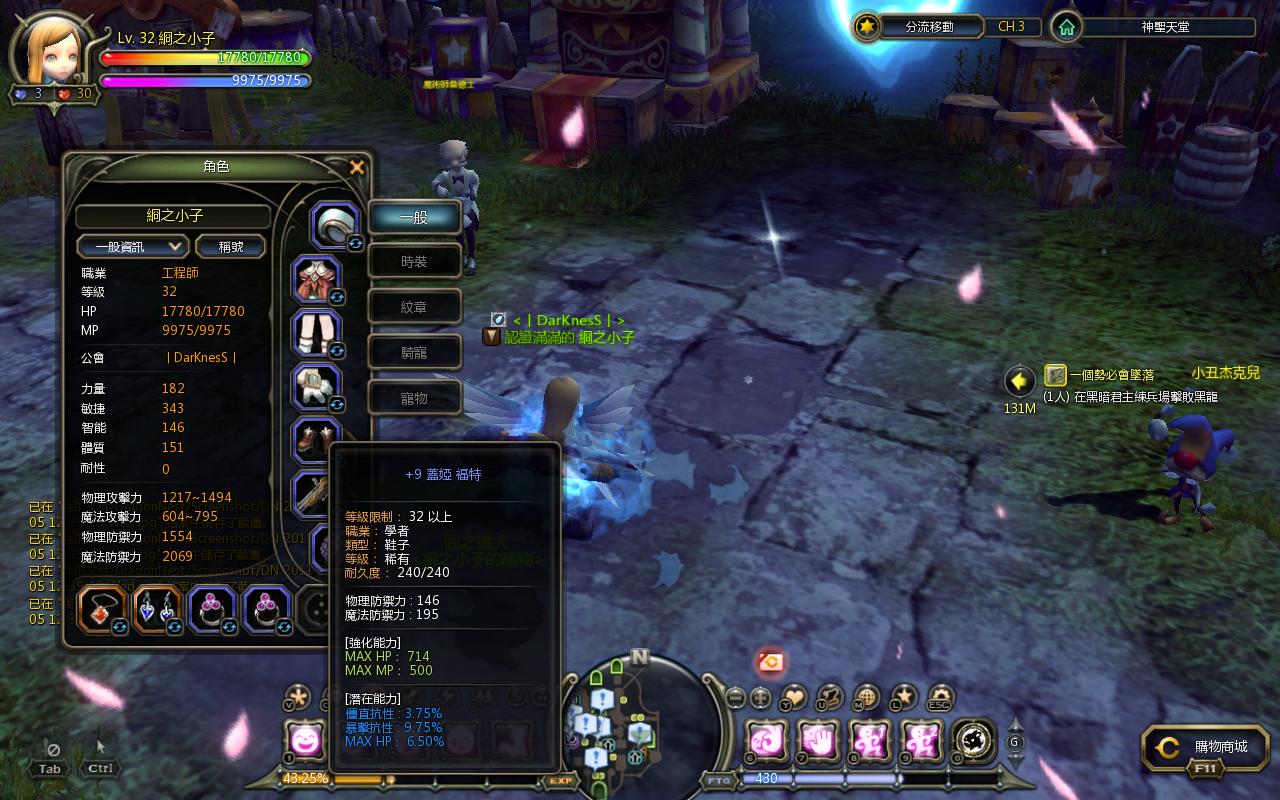Image resolution: width=1280 pixels, height=800 pixels.
Task: Select the 紋章 crest tab
Action: (x=414, y=307)
